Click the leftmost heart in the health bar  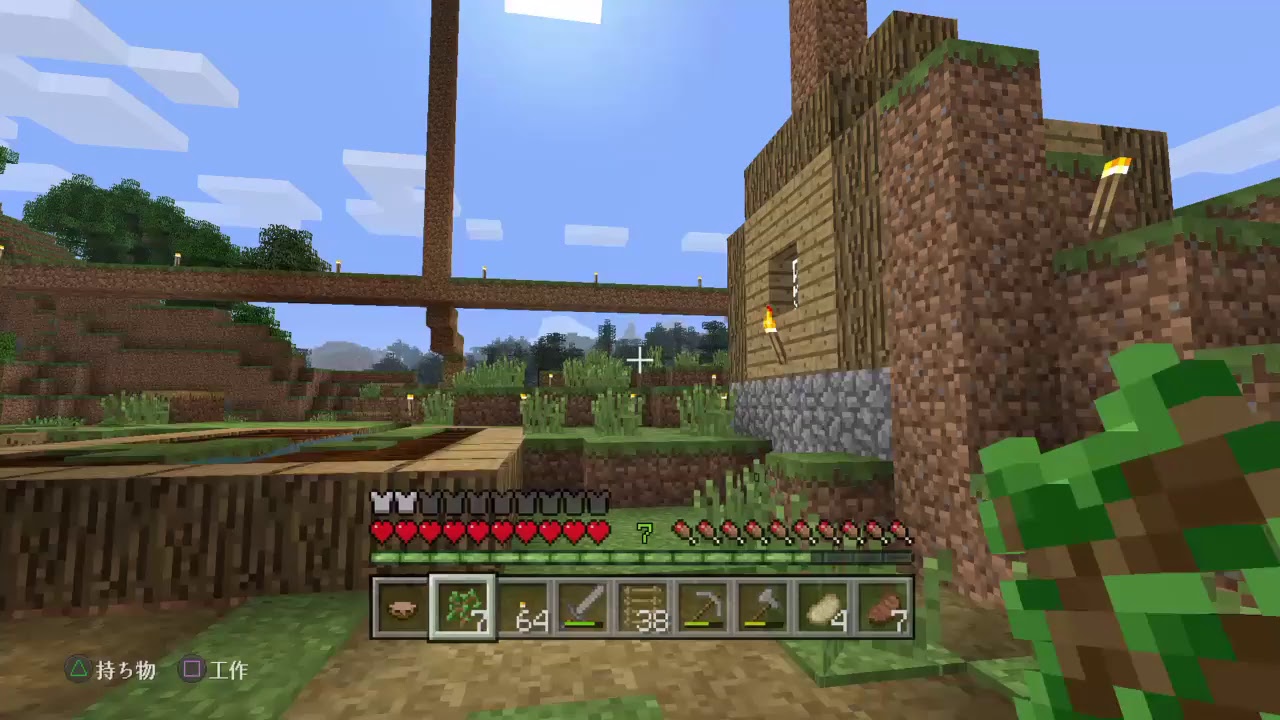point(383,533)
